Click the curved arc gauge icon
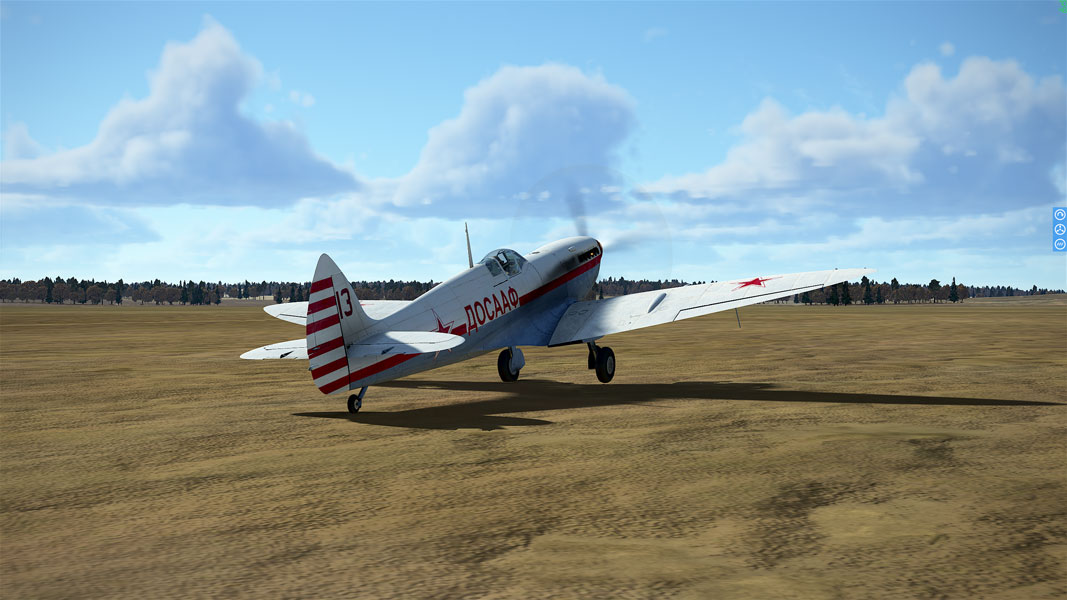Screen dimensions: 1067x600 tap(1060, 215)
